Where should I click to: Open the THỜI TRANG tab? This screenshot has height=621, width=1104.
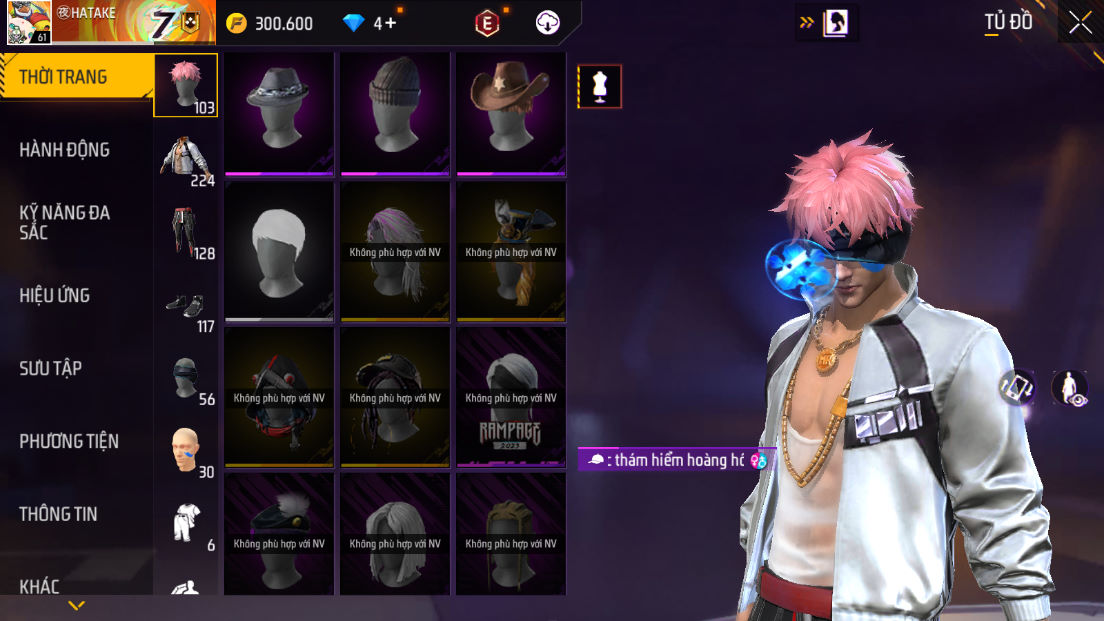64,77
